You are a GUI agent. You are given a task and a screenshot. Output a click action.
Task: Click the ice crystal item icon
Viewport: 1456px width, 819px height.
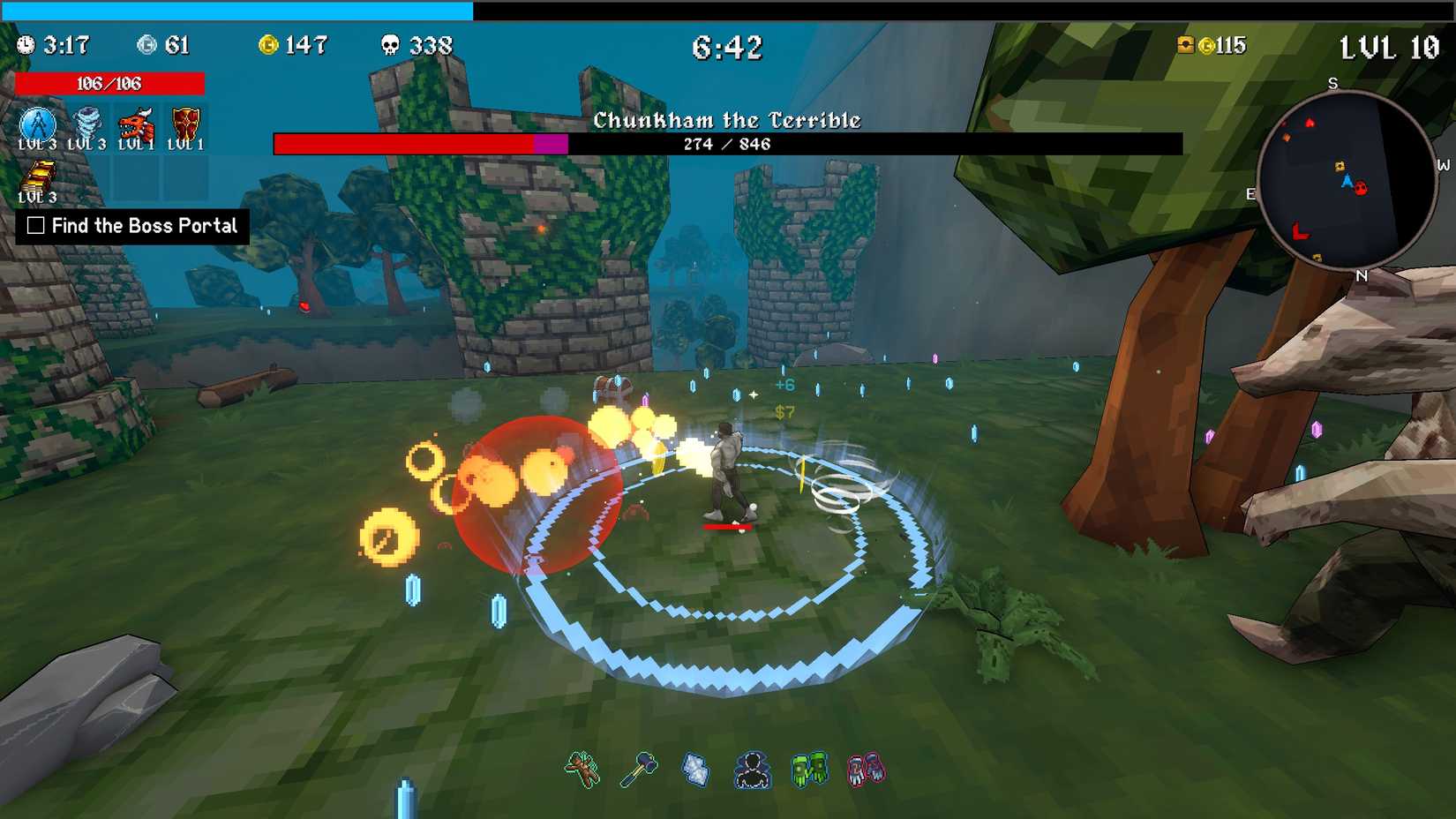pyautogui.click(x=695, y=769)
